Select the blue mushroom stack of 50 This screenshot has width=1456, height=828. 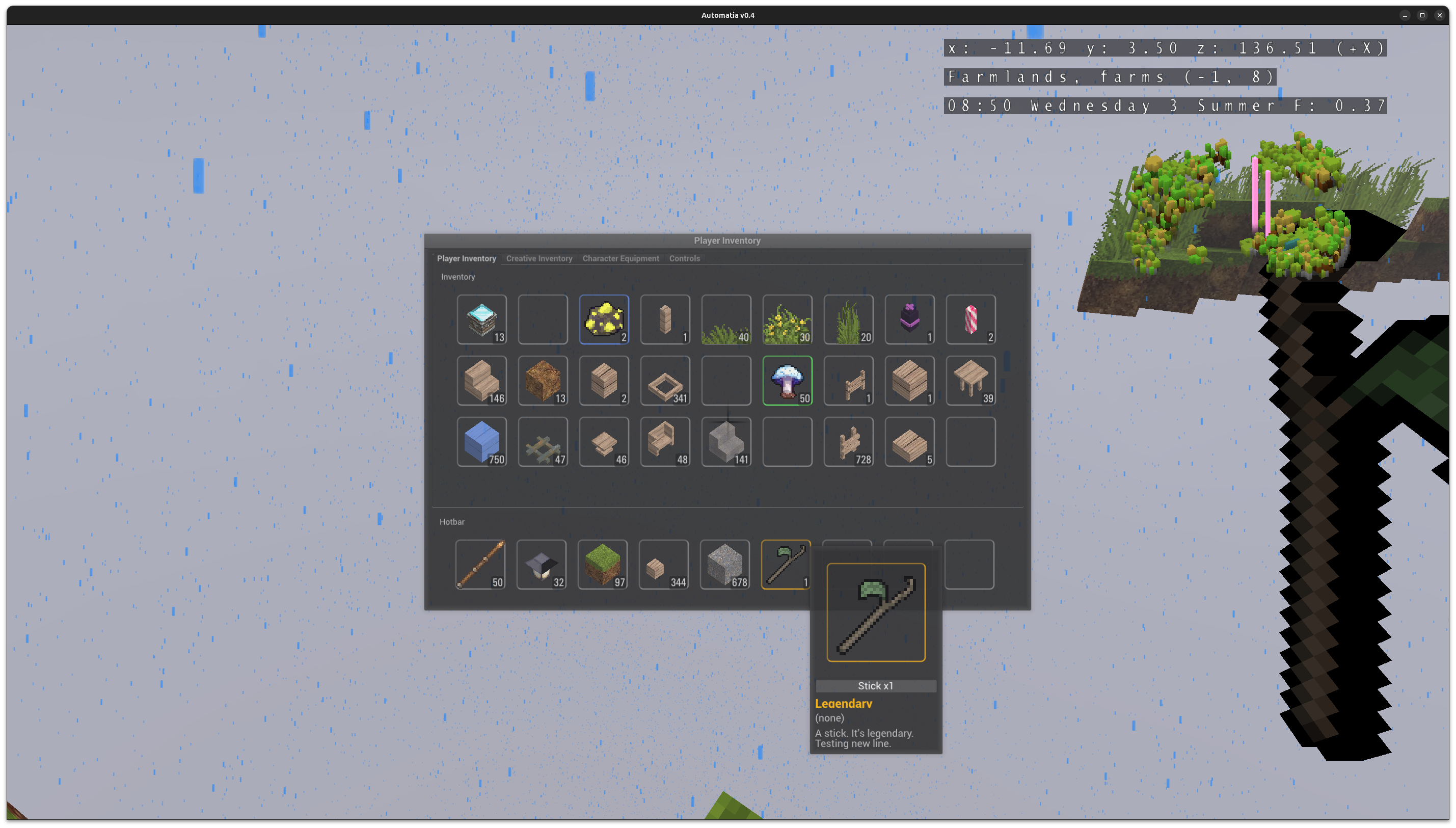(x=787, y=381)
